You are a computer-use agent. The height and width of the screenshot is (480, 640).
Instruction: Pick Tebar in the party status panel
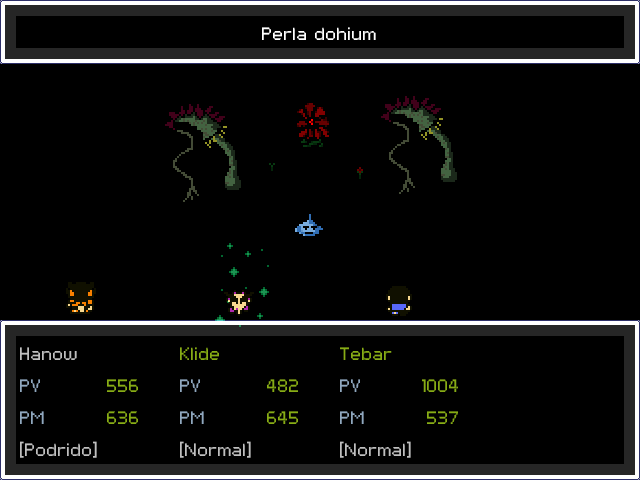pyautogui.click(x=365, y=354)
